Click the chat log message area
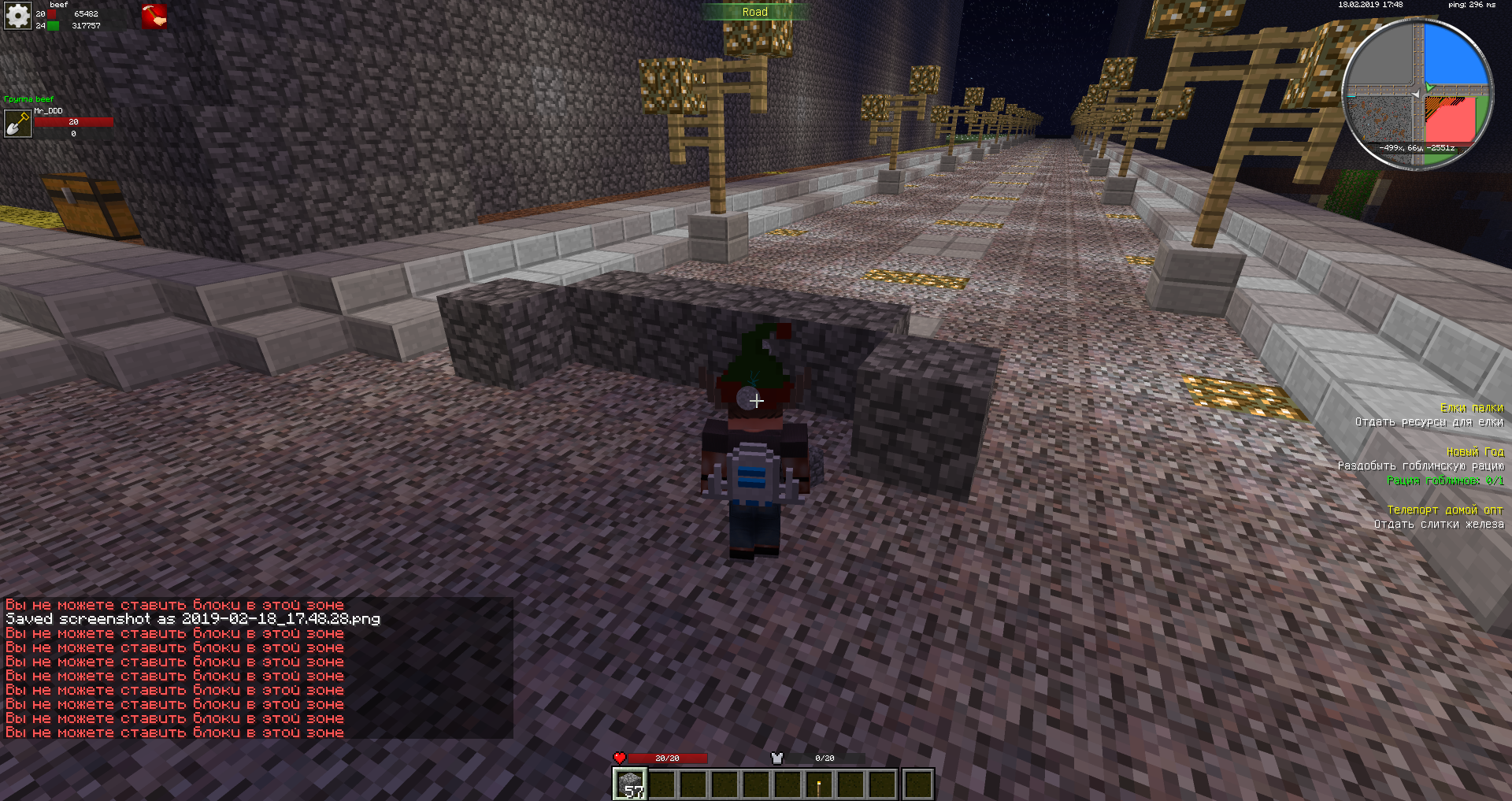This screenshot has height=801, width=1512. (257, 668)
